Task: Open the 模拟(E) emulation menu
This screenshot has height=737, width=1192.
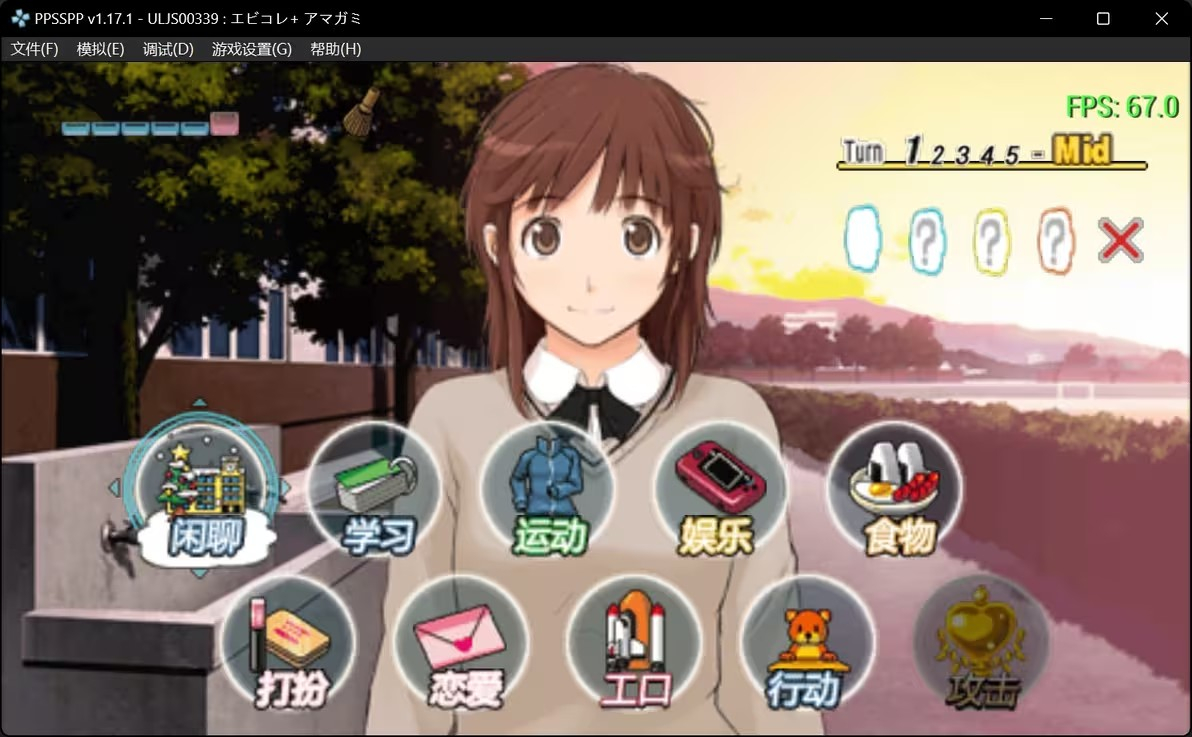Action: pyautogui.click(x=100, y=49)
